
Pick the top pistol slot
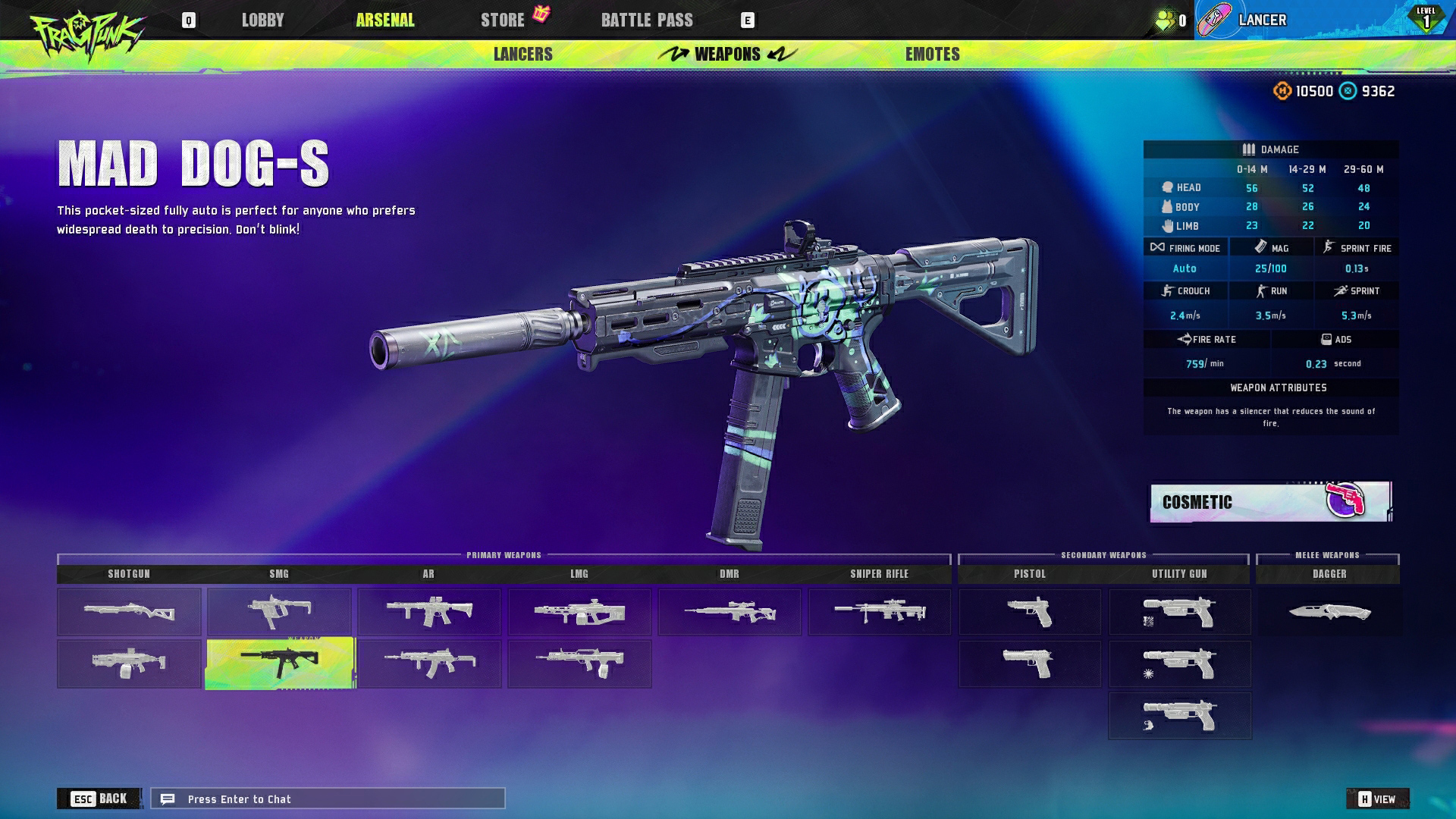pyautogui.click(x=1029, y=611)
